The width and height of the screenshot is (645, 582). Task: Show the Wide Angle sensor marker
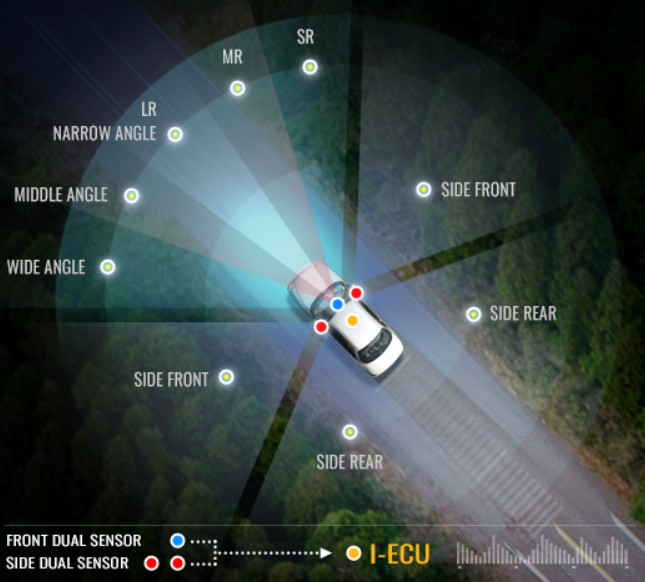point(107,267)
